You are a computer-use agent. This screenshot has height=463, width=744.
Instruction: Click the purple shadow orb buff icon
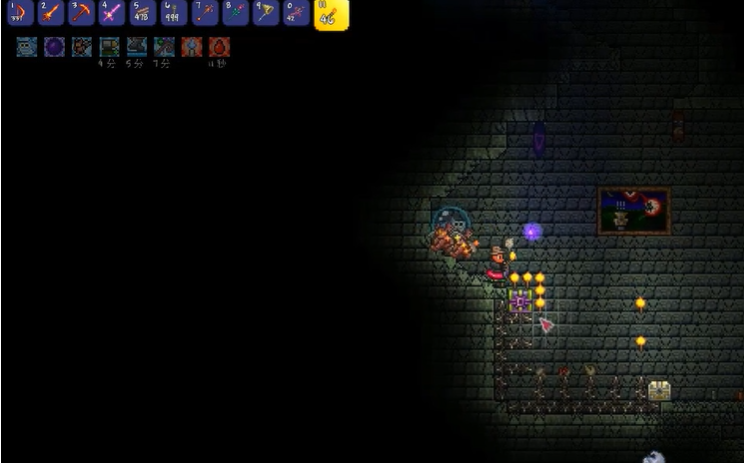(54, 47)
